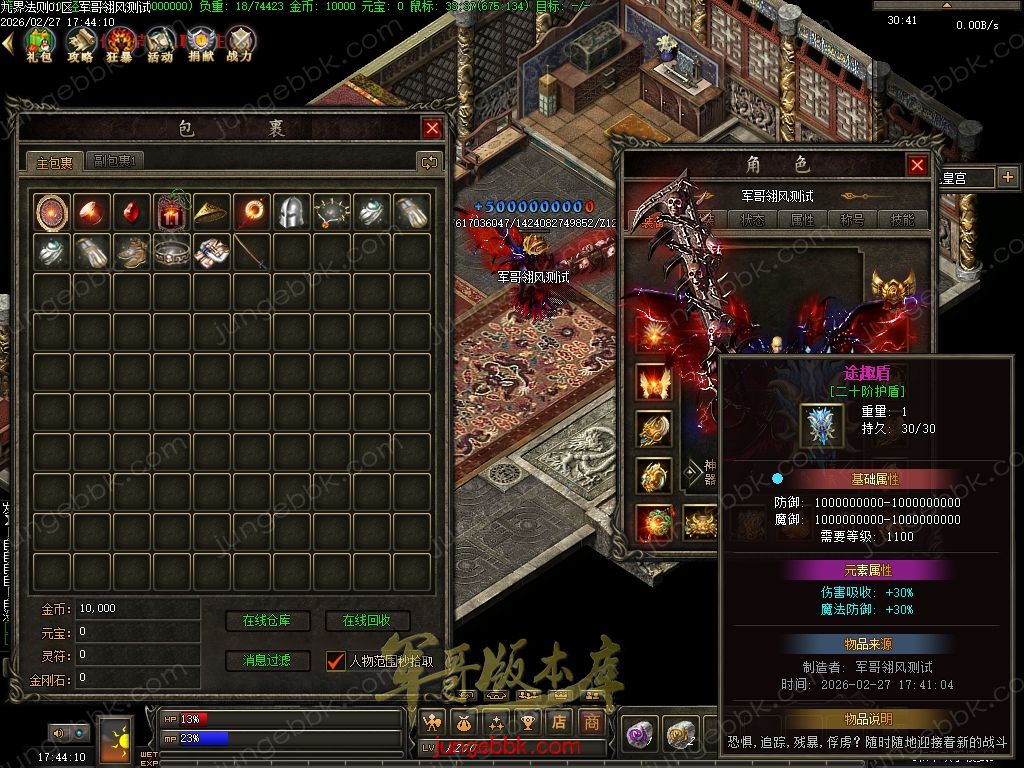The image size is (1024, 768).
Task: Open 在线回收 online recycling
Action: click(x=367, y=621)
